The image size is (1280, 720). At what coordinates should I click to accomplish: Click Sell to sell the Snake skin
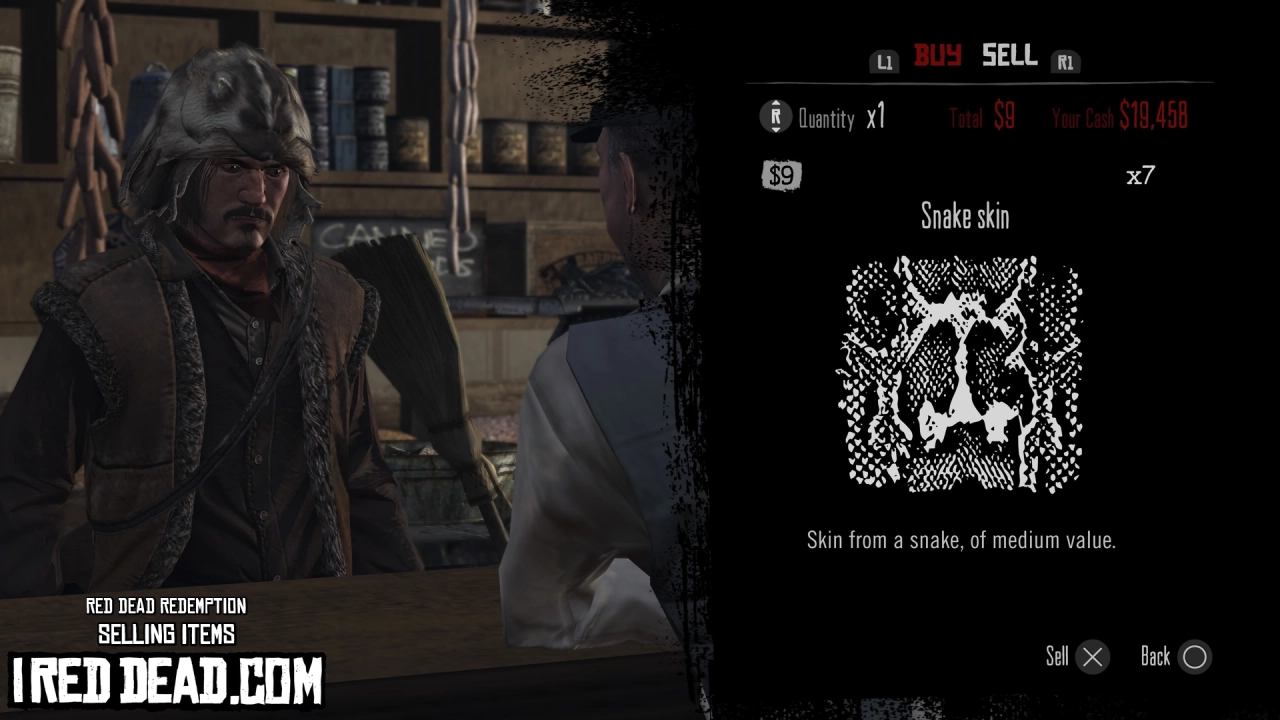1058,657
